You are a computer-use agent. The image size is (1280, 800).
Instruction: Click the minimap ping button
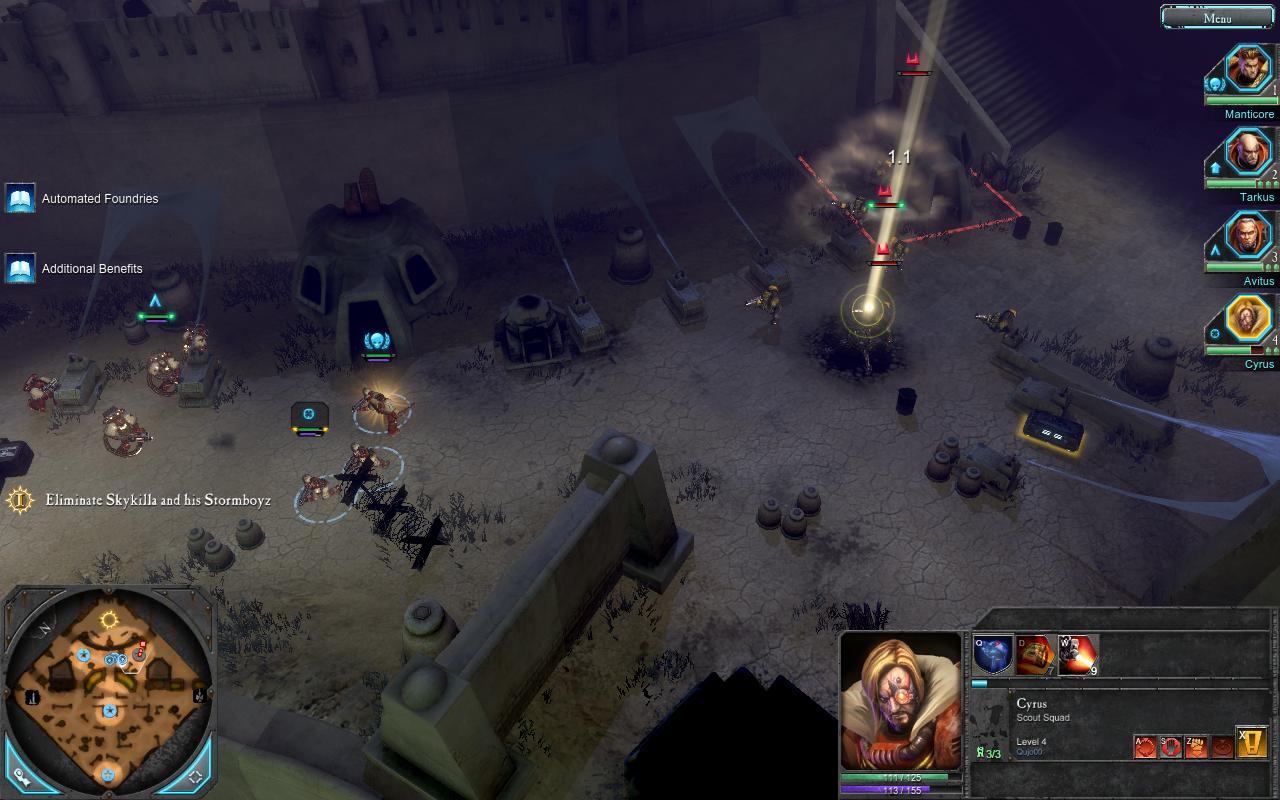pos(20,774)
